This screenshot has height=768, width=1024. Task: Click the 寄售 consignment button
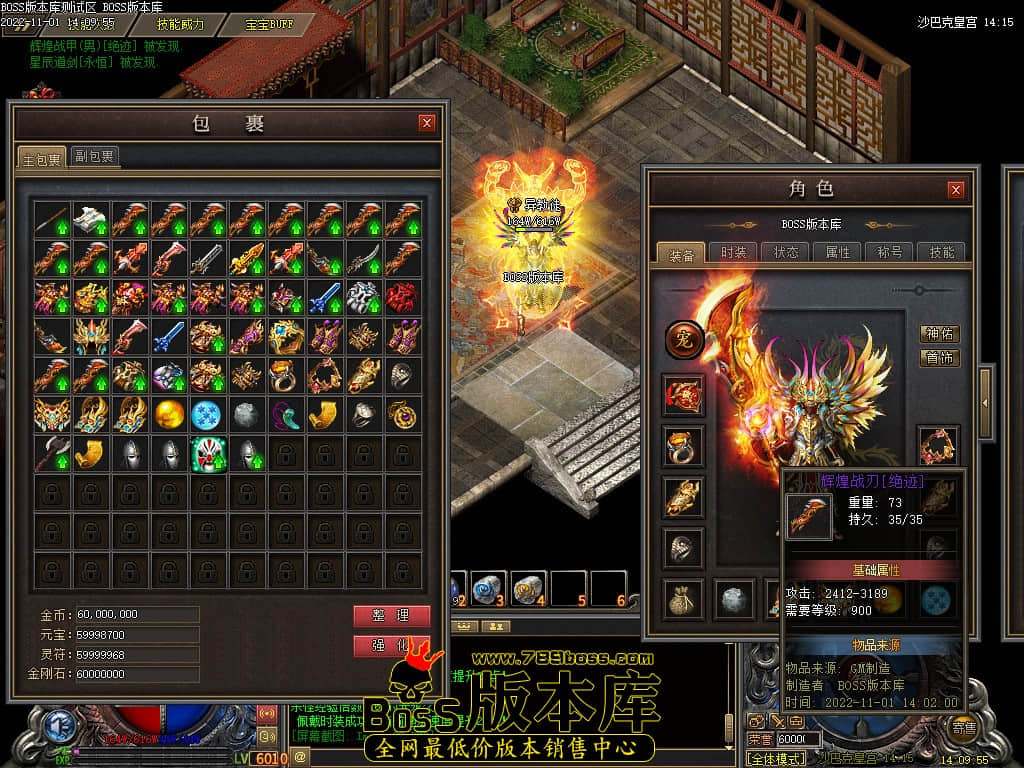pyautogui.click(x=964, y=728)
